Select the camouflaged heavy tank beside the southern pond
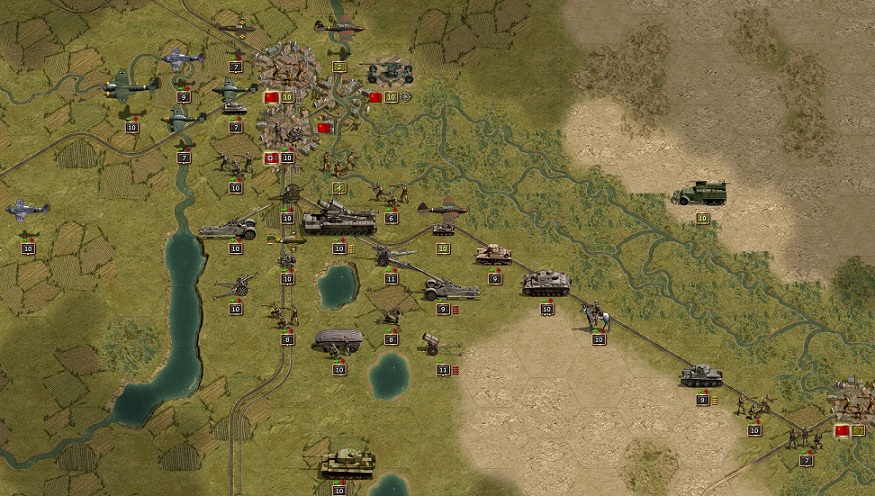 (x=347, y=463)
